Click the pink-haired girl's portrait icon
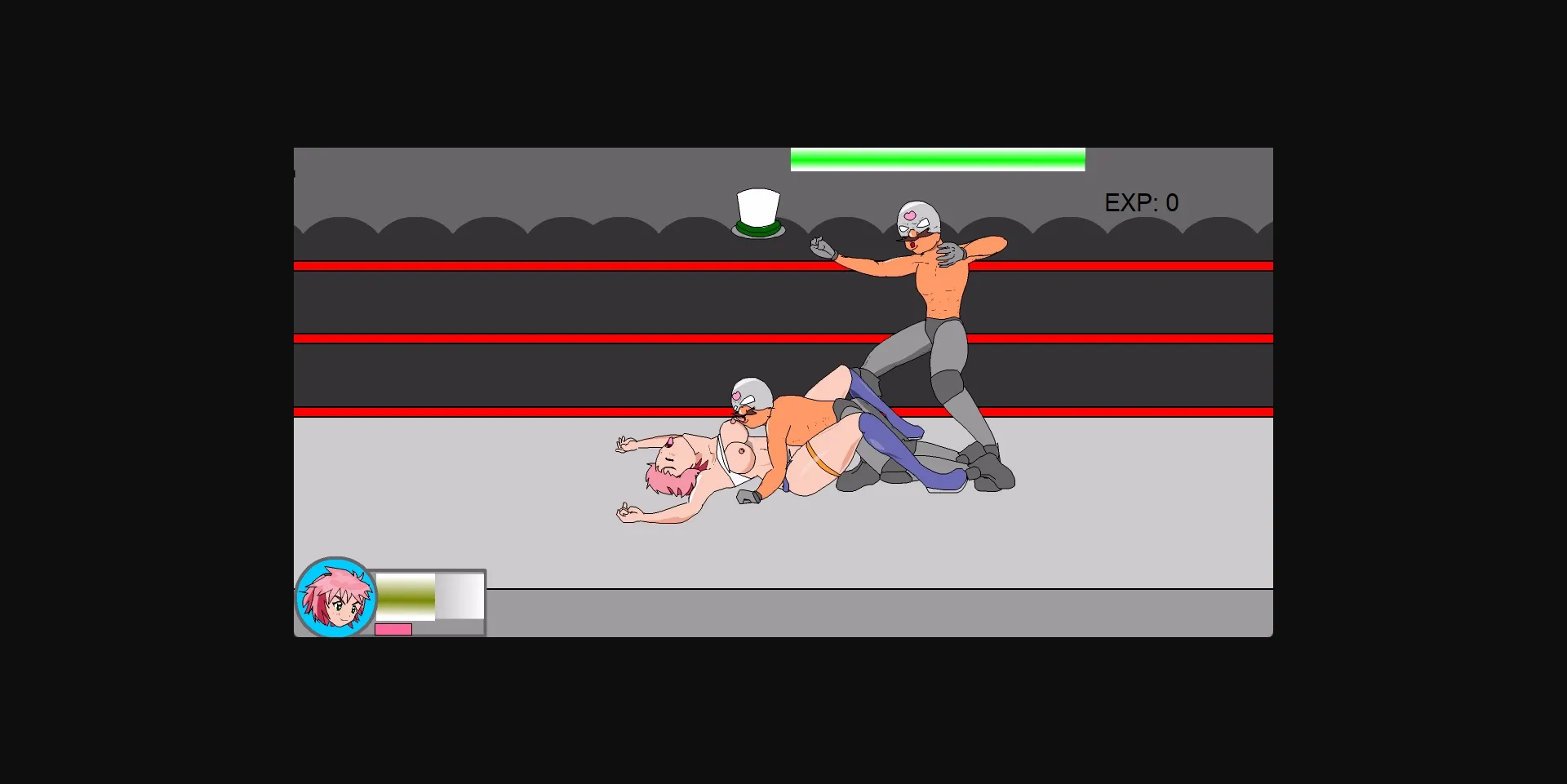This screenshot has height=784, width=1567. (335, 600)
